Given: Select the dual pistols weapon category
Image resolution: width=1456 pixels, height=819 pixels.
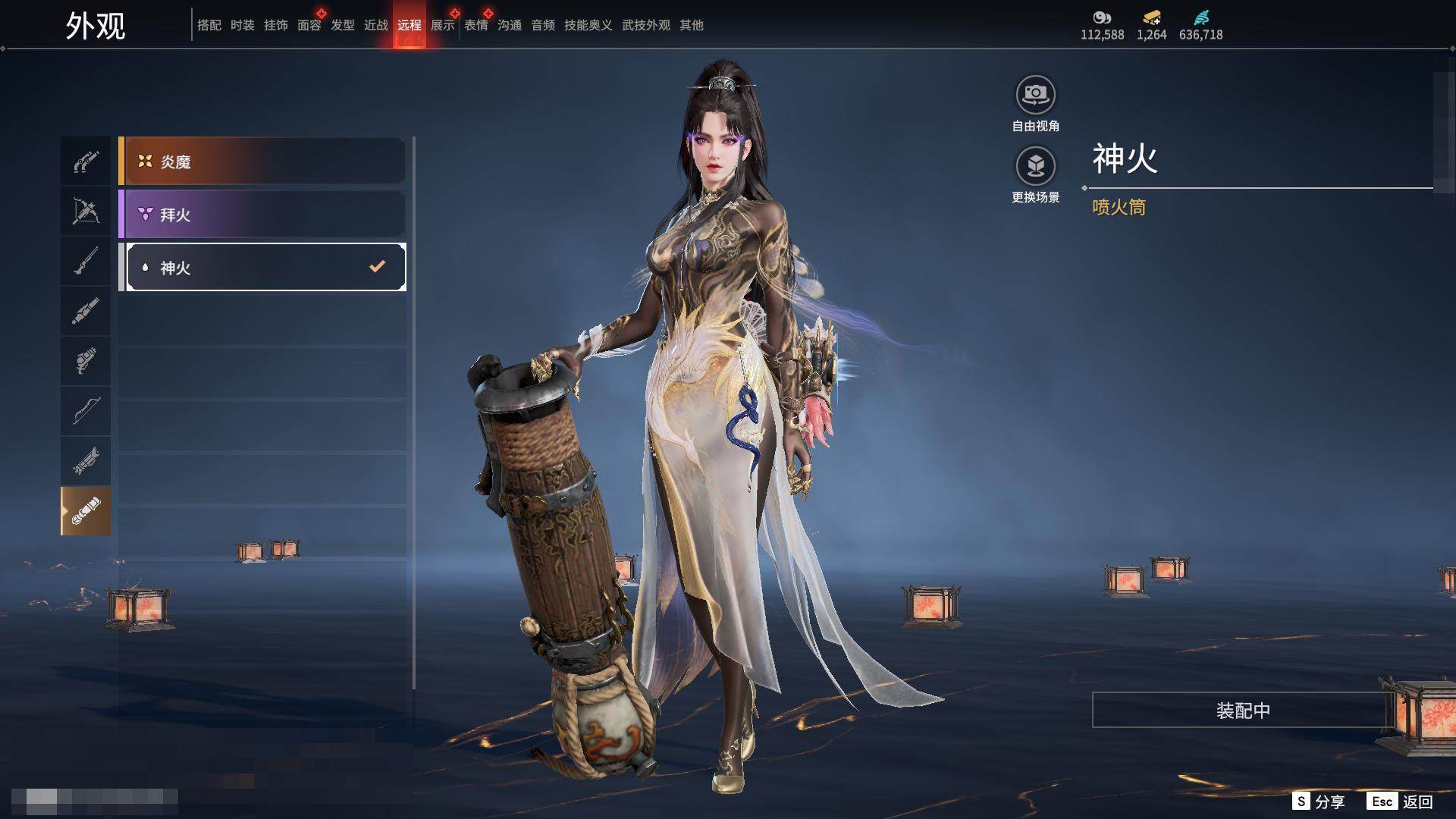Looking at the screenshot, I should 86,161.
